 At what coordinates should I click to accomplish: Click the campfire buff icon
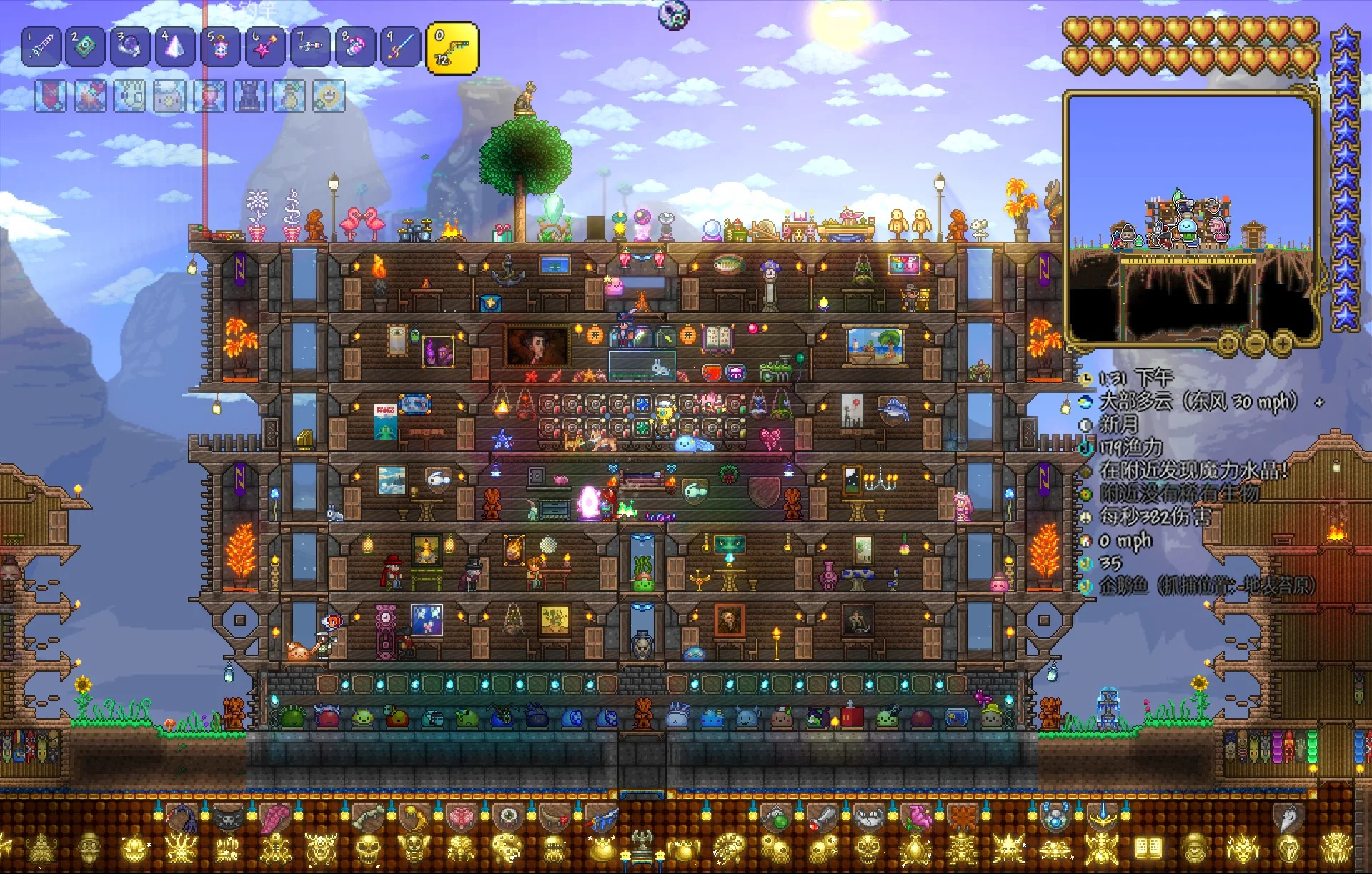coord(90,96)
